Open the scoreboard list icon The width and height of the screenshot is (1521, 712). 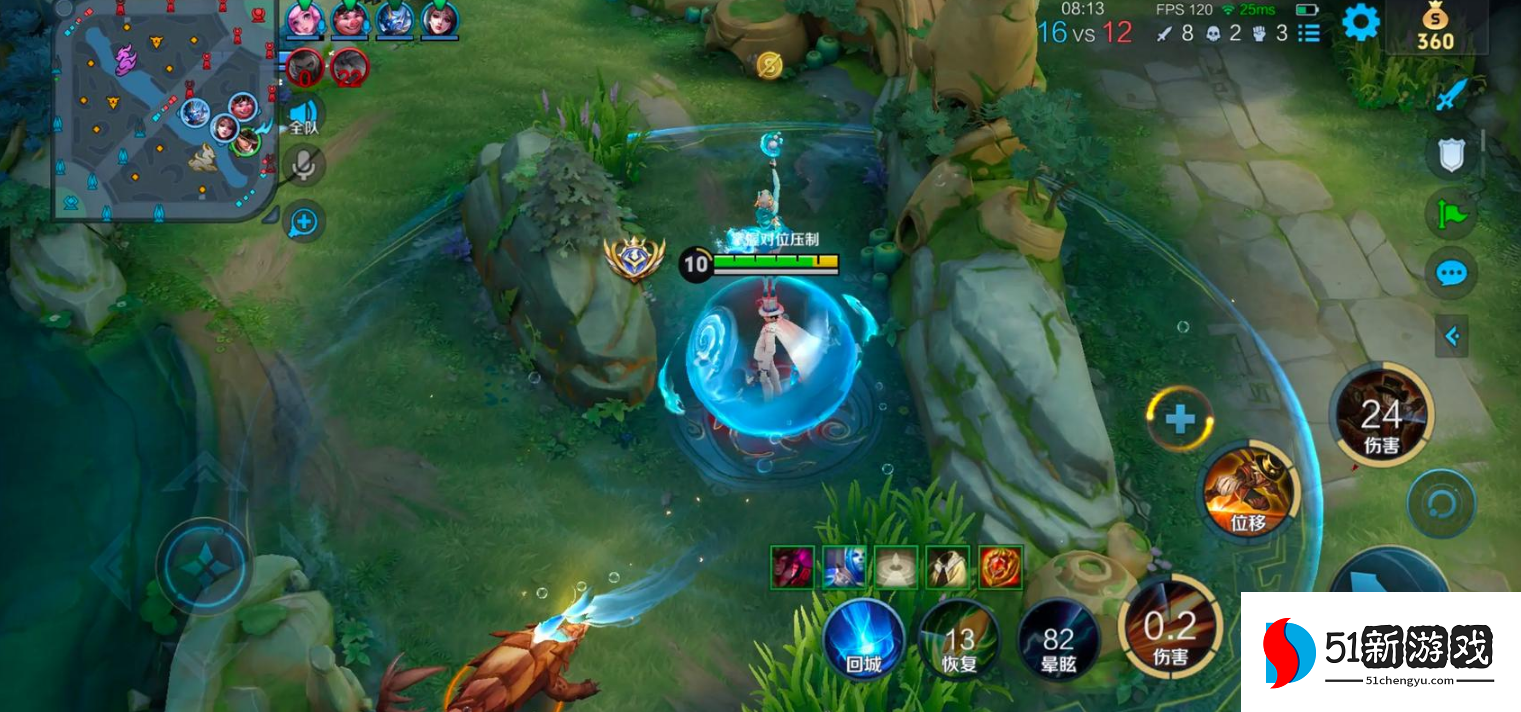[x=1308, y=33]
